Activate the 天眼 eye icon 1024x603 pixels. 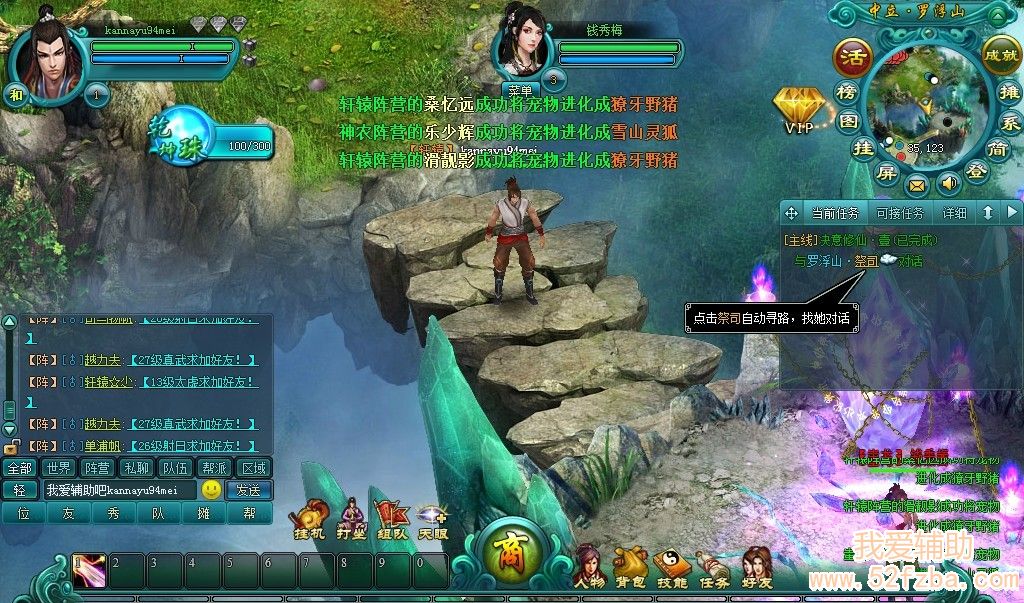point(432,518)
